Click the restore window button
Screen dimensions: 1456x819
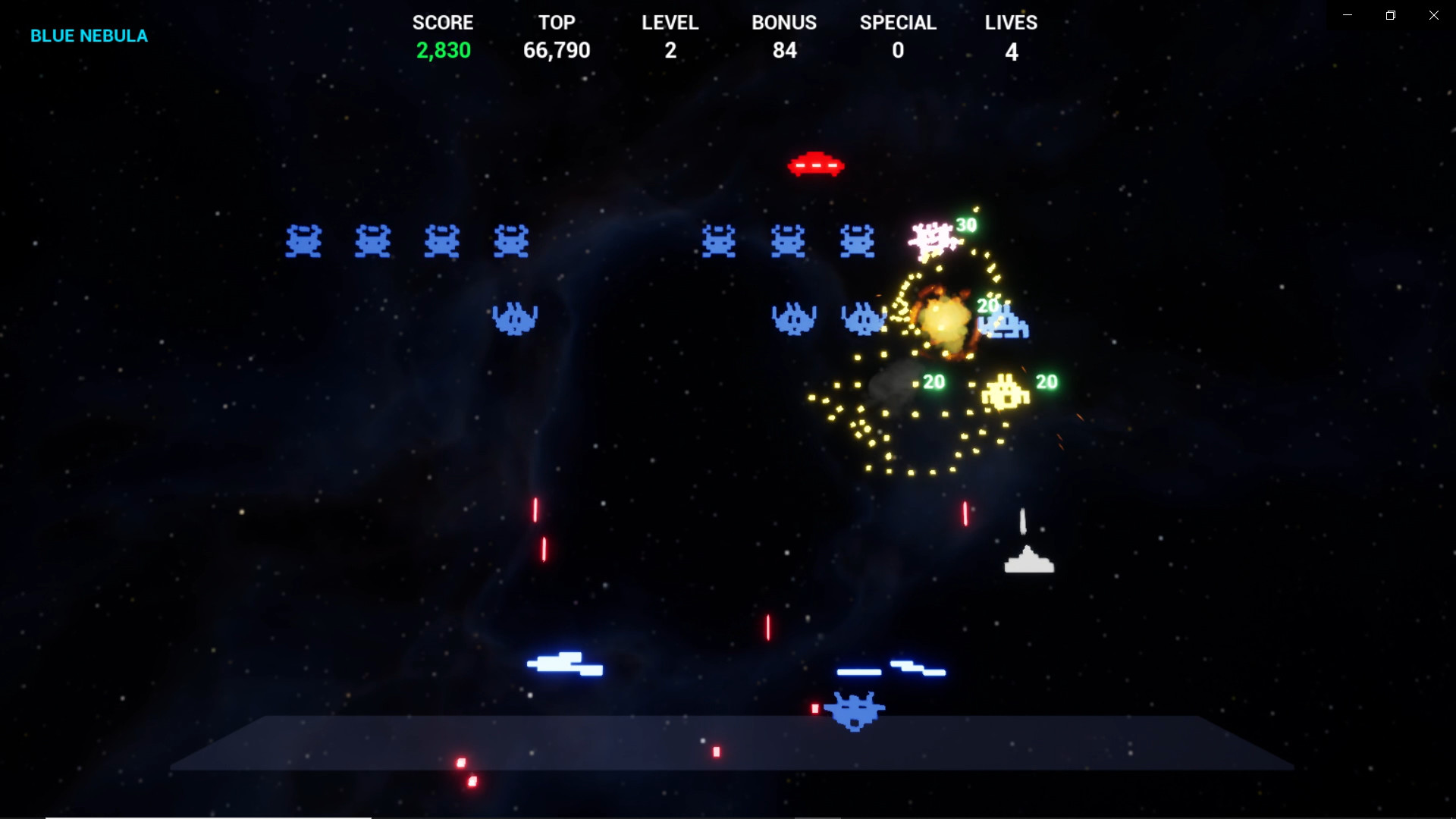coord(1390,14)
